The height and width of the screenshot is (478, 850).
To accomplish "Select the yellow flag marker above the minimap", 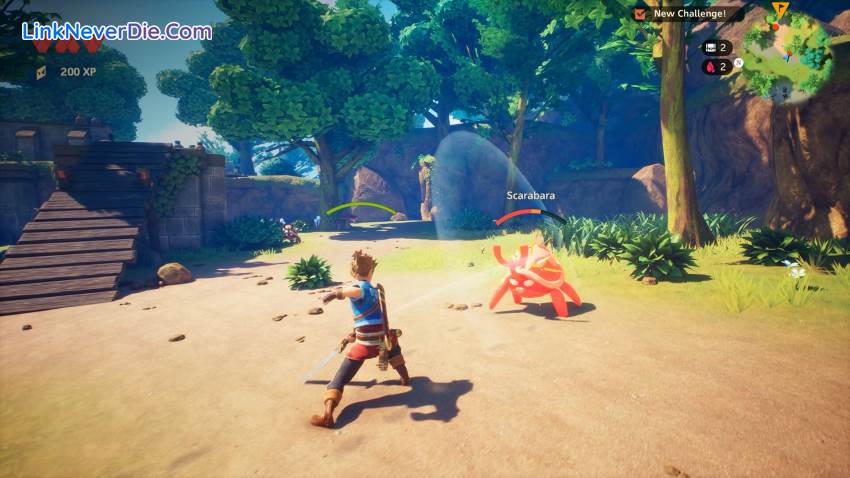I will coord(780,10).
